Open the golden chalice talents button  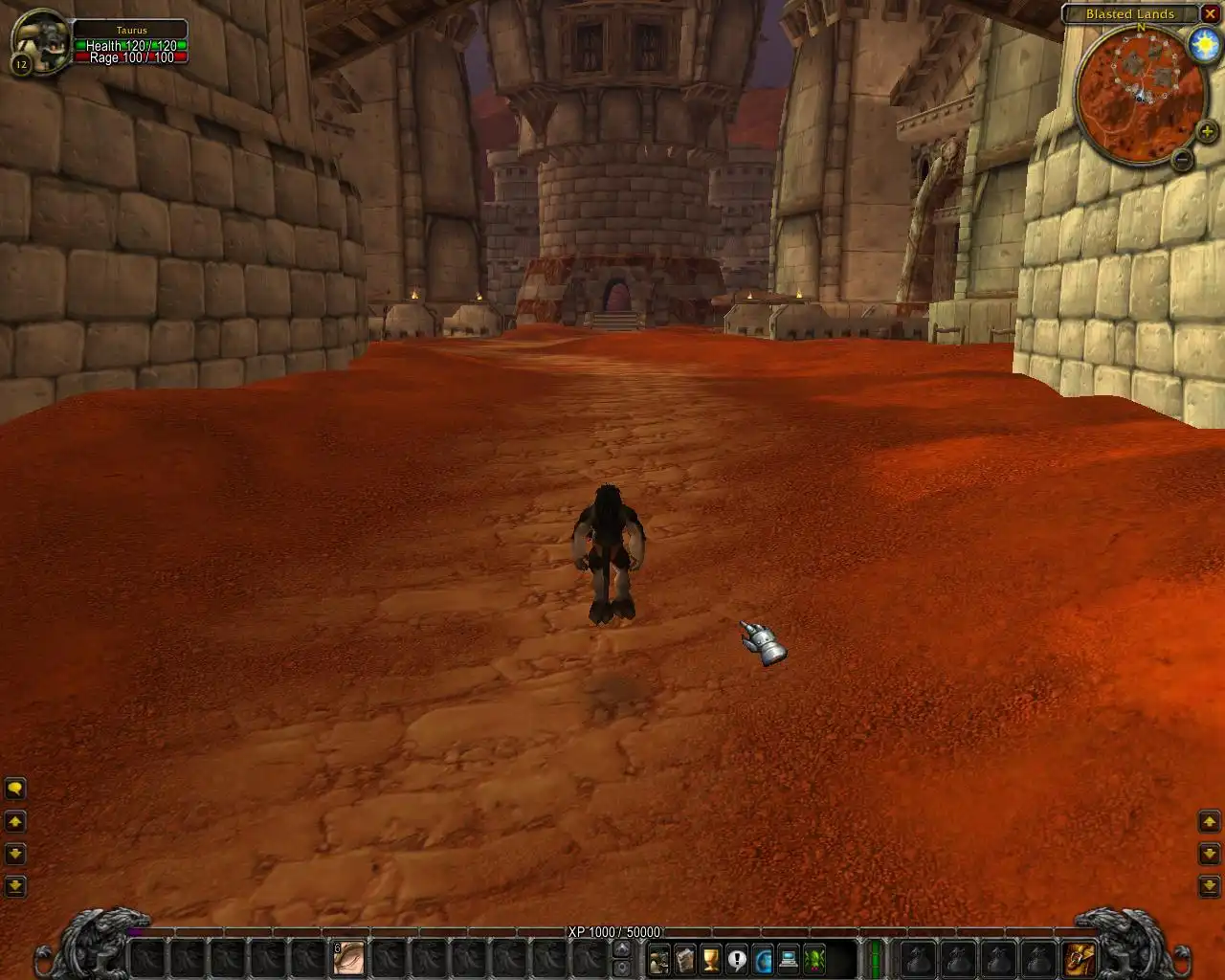coord(710,958)
